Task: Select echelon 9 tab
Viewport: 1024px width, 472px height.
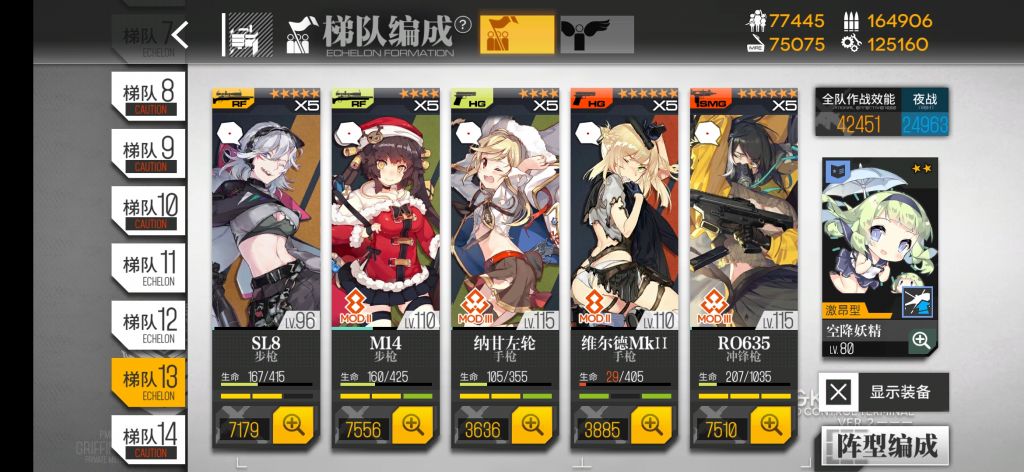Action: pos(148,152)
